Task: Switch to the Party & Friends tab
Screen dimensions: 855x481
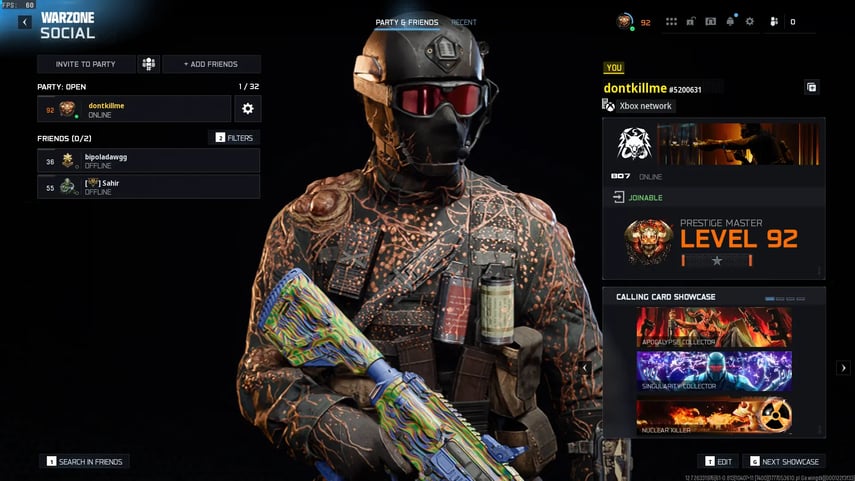Action: pyautogui.click(x=406, y=22)
